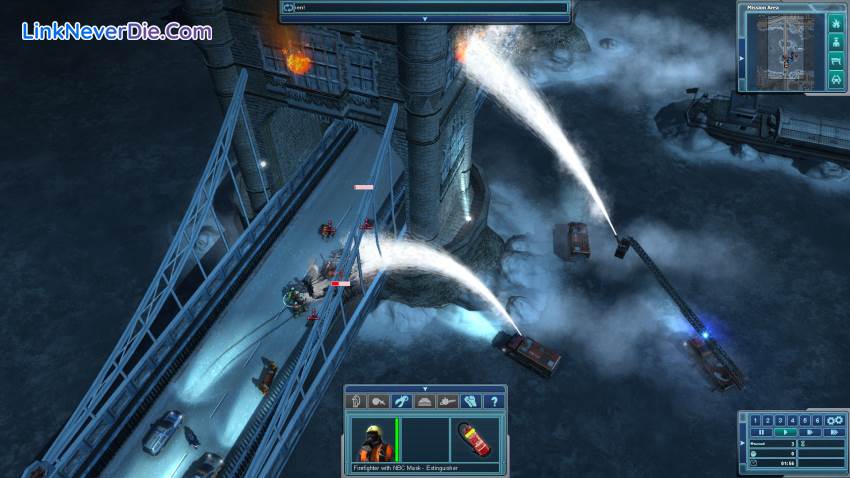
Task: Toggle the vehicle filter on minimap
Action: (x=835, y=81)
